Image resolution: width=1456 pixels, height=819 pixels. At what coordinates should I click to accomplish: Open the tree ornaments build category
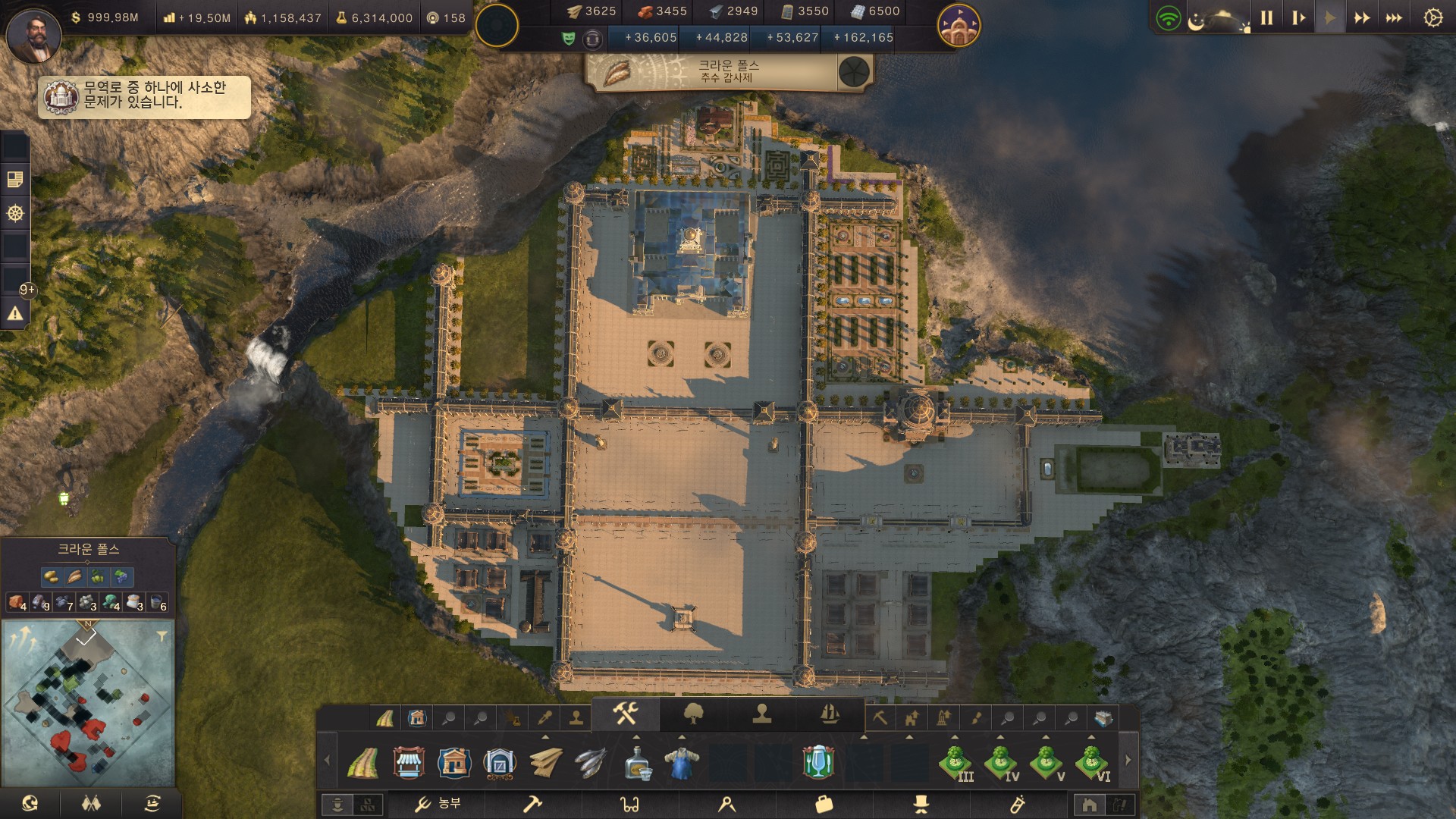click(693, 714)
